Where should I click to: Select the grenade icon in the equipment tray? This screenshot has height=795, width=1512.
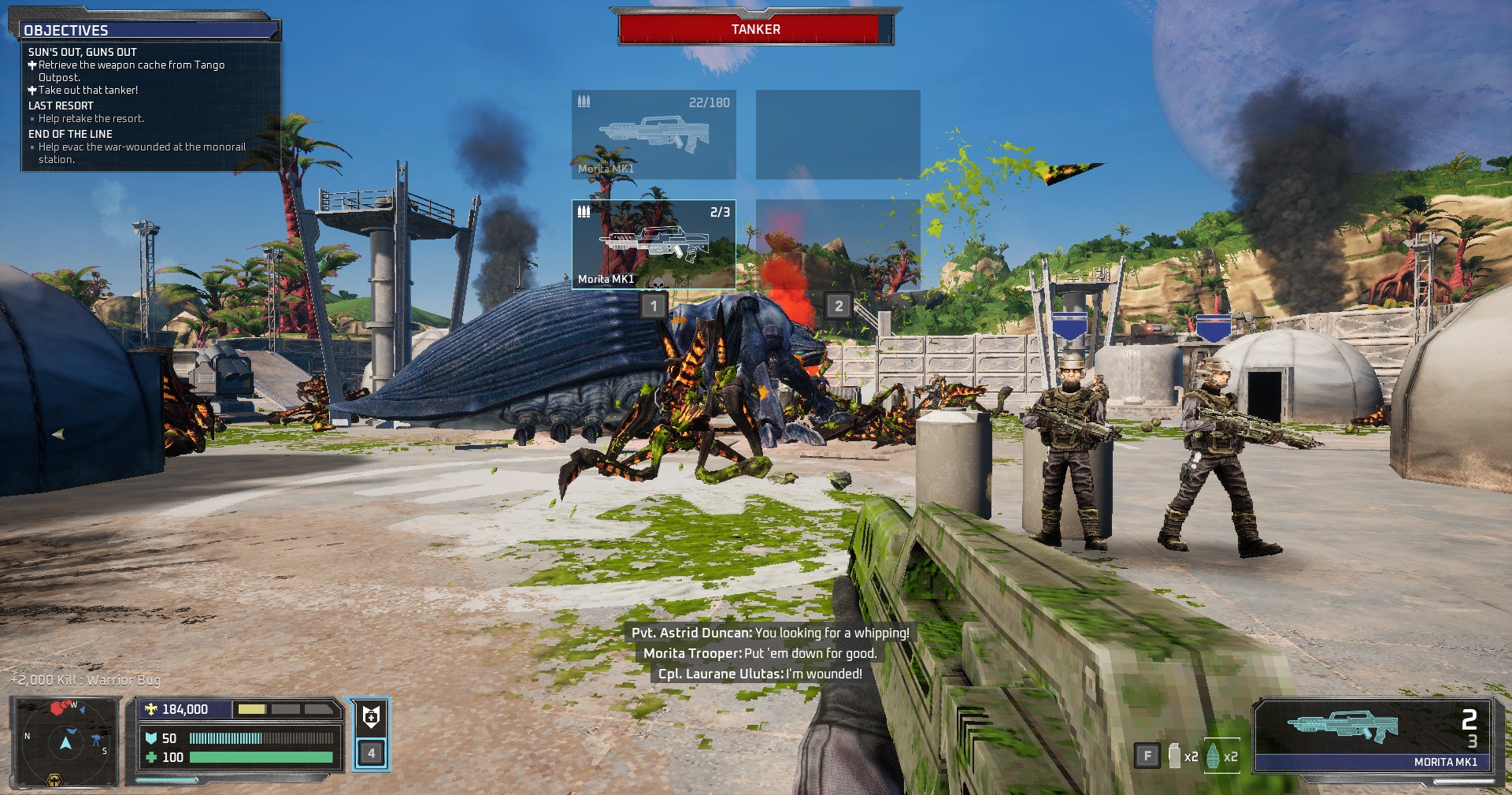coord(1213,756)
